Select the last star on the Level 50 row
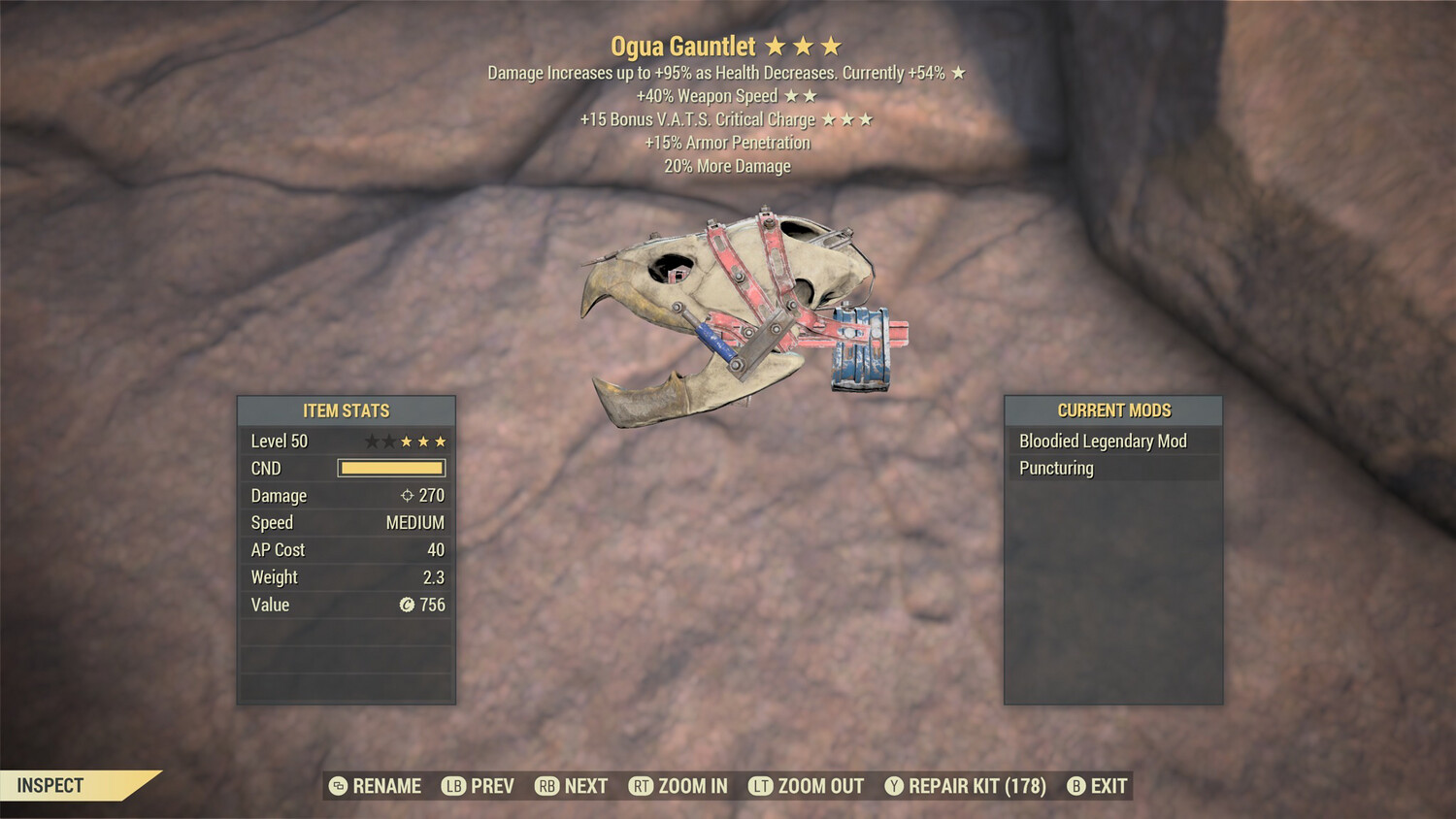1456x819 pixels. [x=443, y=441]
